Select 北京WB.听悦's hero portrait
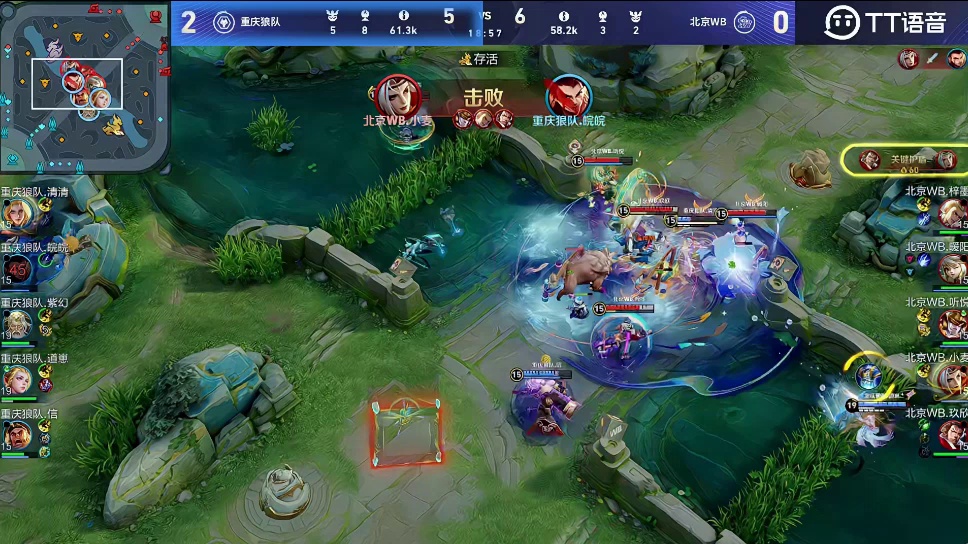The height and width of the screenshot is (544, 968). pyautogui.click(x=952, y=323)
